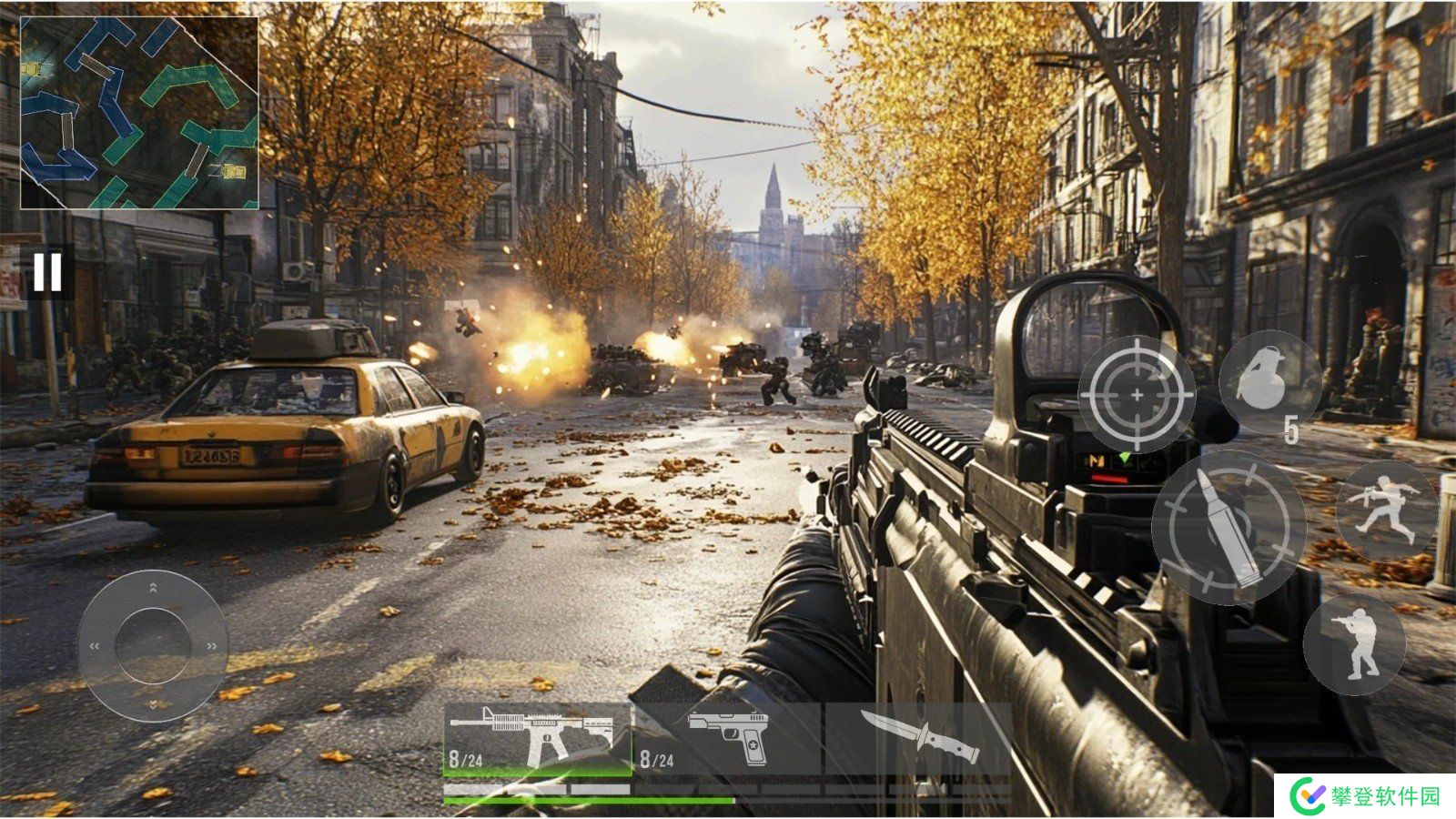
Task: Equip the combat knife slot
Action: pyautogui.click(x=919, y=739)
